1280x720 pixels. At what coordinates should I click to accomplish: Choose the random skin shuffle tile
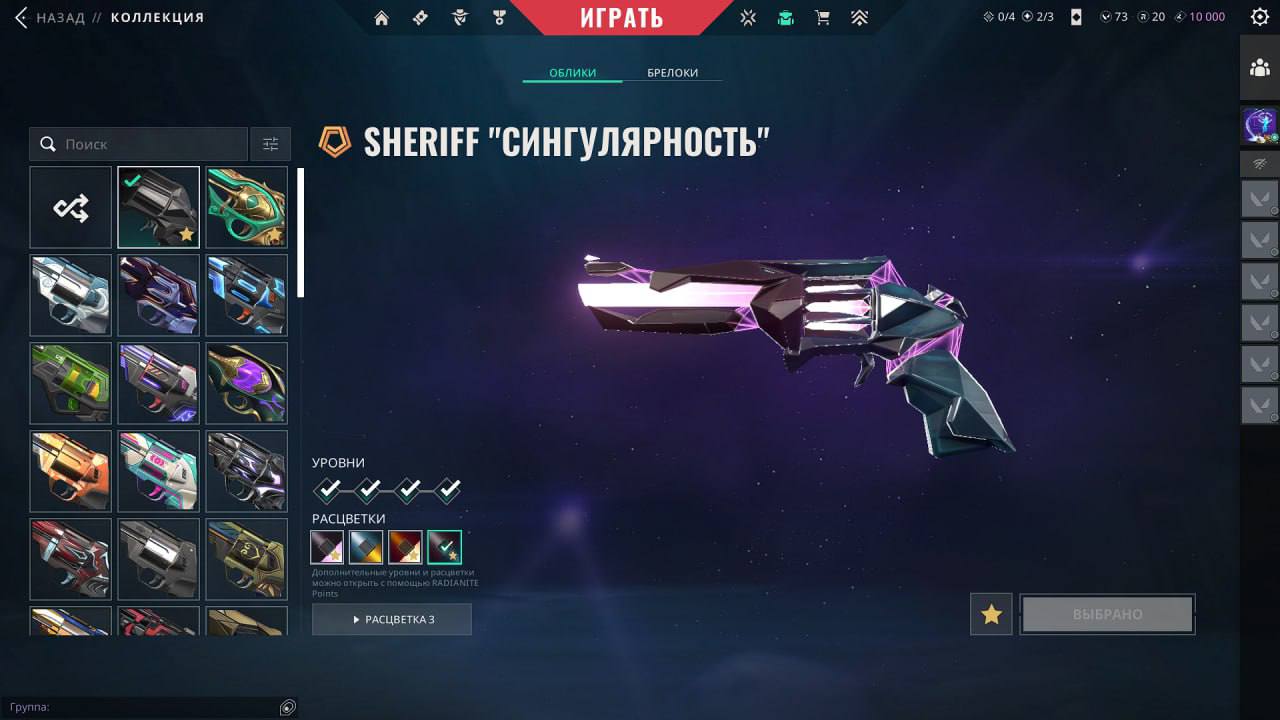pos(71,207)
